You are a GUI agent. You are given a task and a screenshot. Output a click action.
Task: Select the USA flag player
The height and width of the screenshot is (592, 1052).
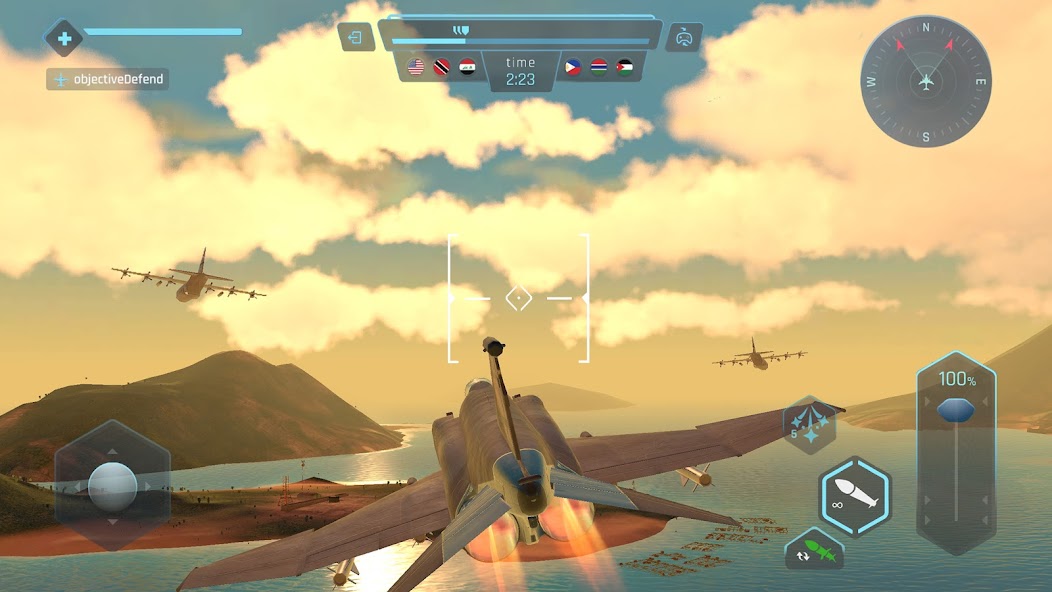[416, 67]
